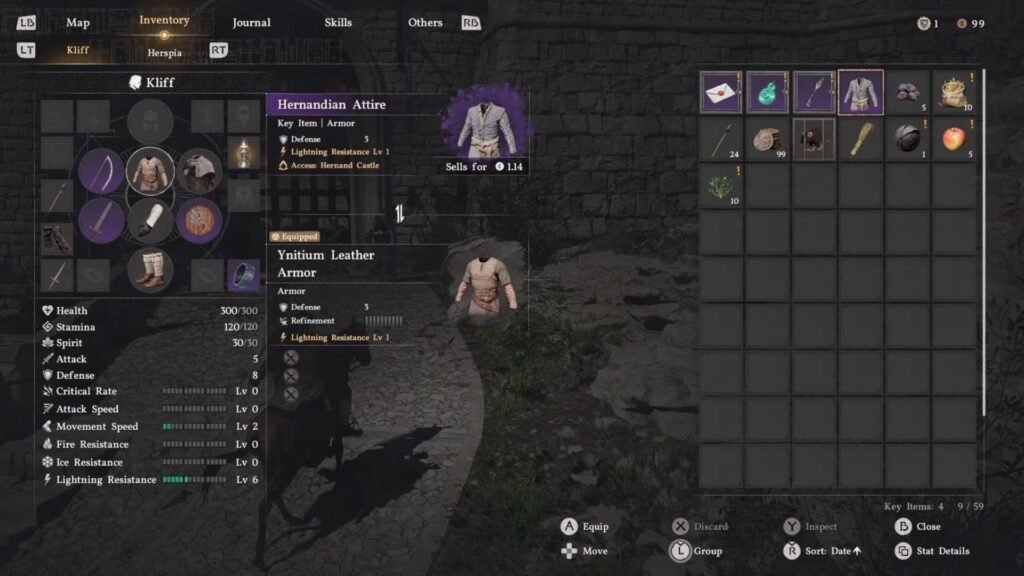Select the equipped chest armor slot
The image size is (1024, 576).
click(151, 171)
